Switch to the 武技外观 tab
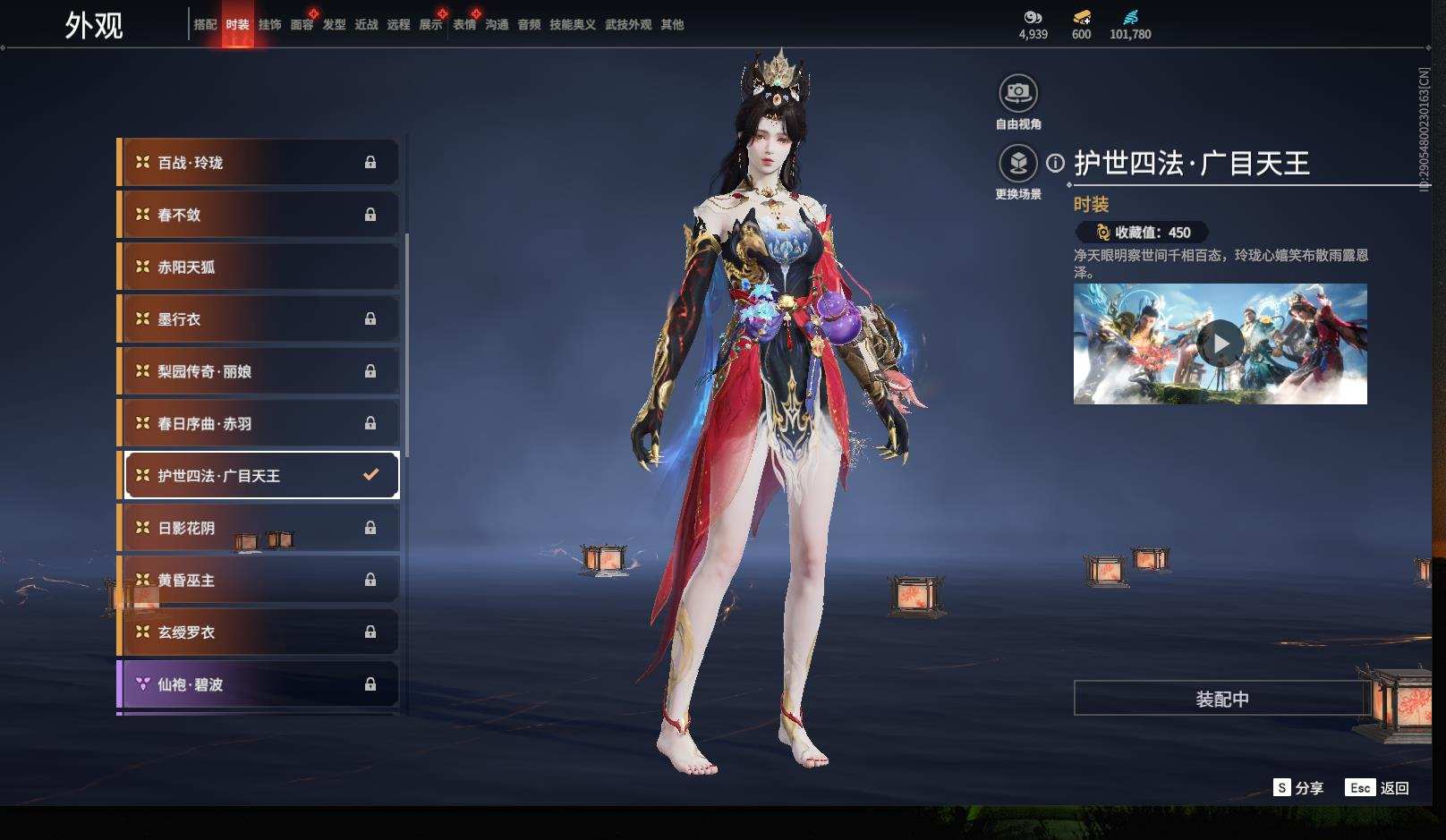 (628, 25)
